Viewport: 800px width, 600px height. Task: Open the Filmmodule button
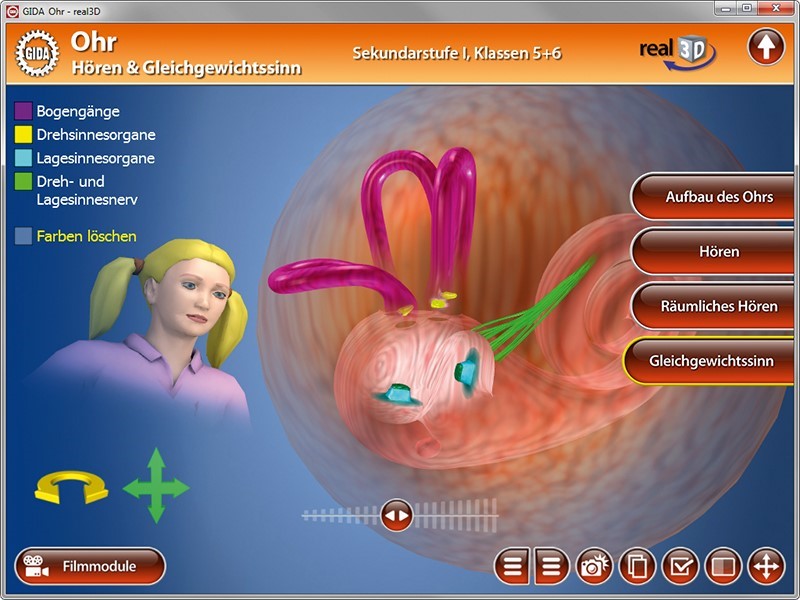(x=90, y=566)
